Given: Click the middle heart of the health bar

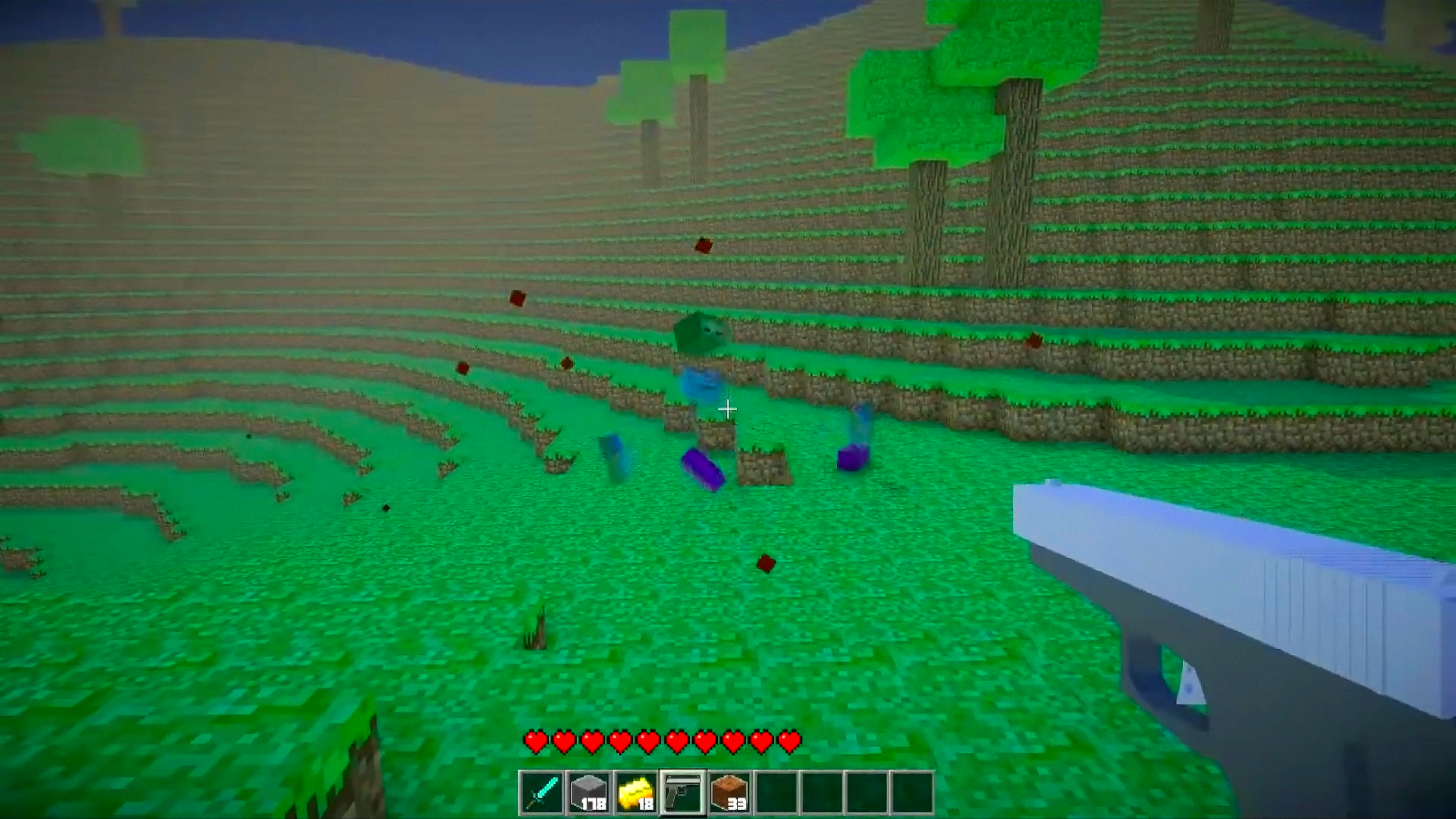Looking at the screenshot, I should pyautogui.click(x=664, y=742).
